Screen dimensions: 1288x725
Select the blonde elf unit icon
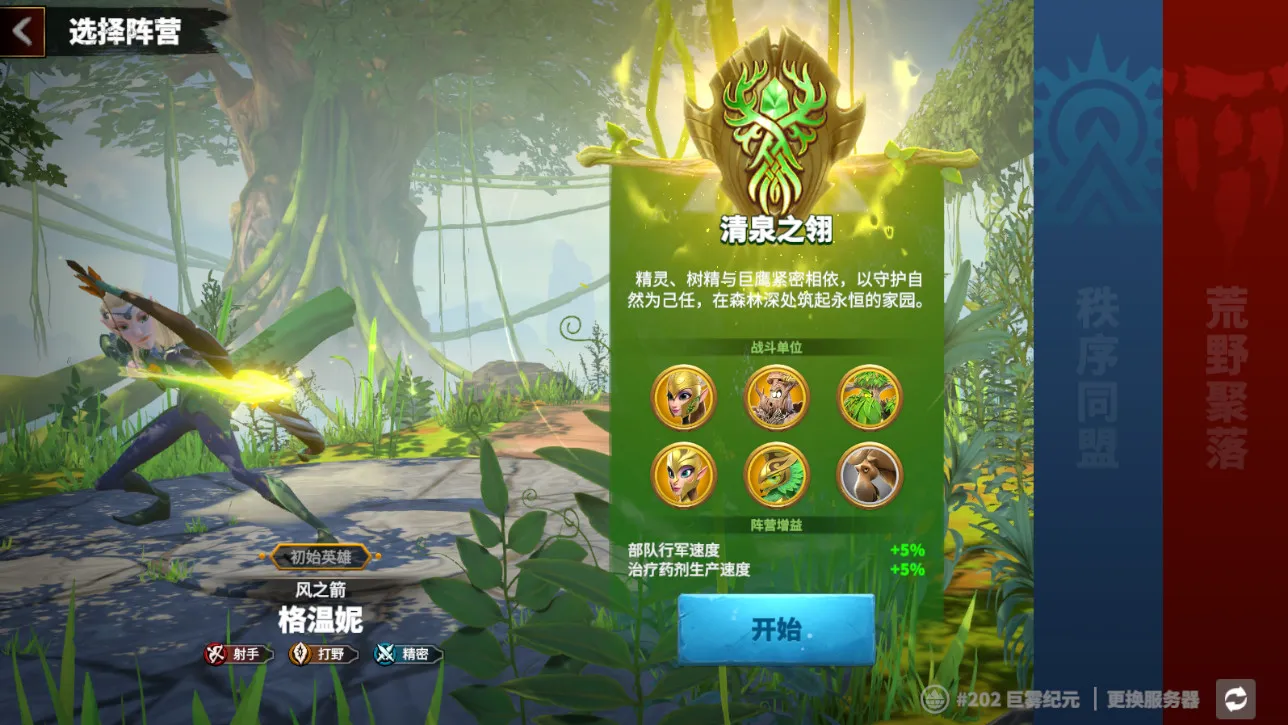(684, 474)
